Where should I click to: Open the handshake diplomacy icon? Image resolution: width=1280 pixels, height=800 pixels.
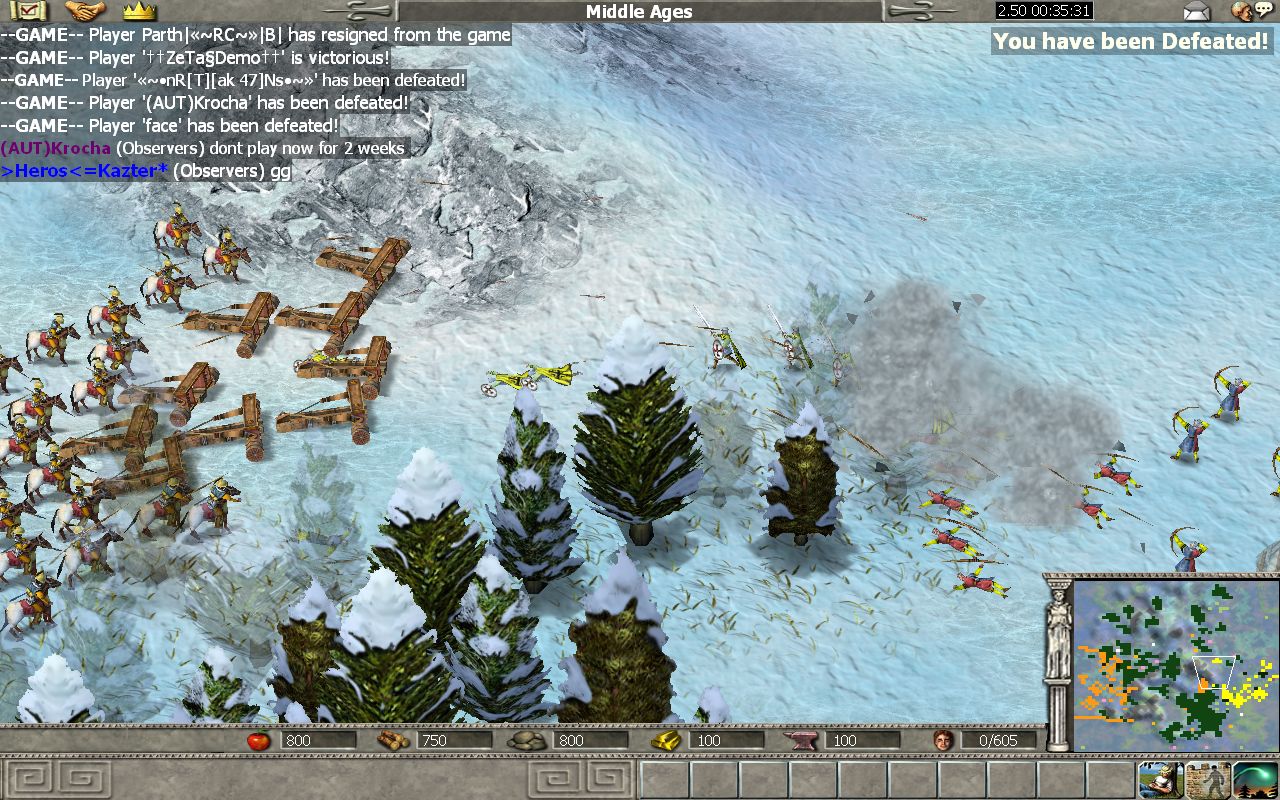[84, 11]
